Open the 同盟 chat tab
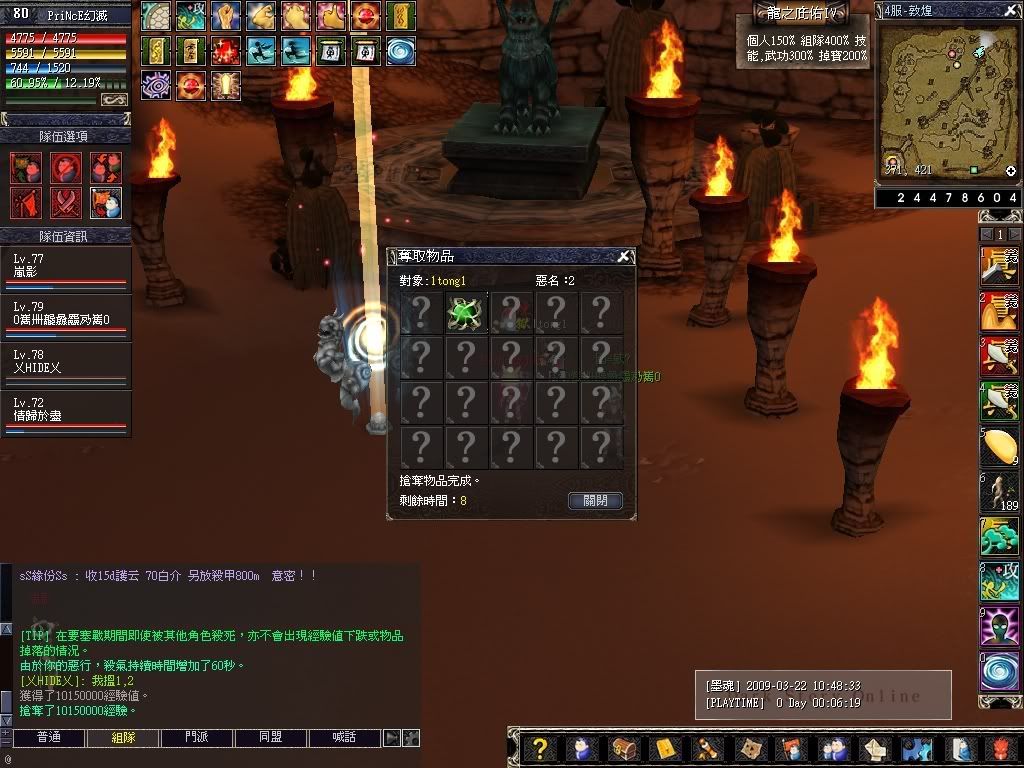 [271, 738]
